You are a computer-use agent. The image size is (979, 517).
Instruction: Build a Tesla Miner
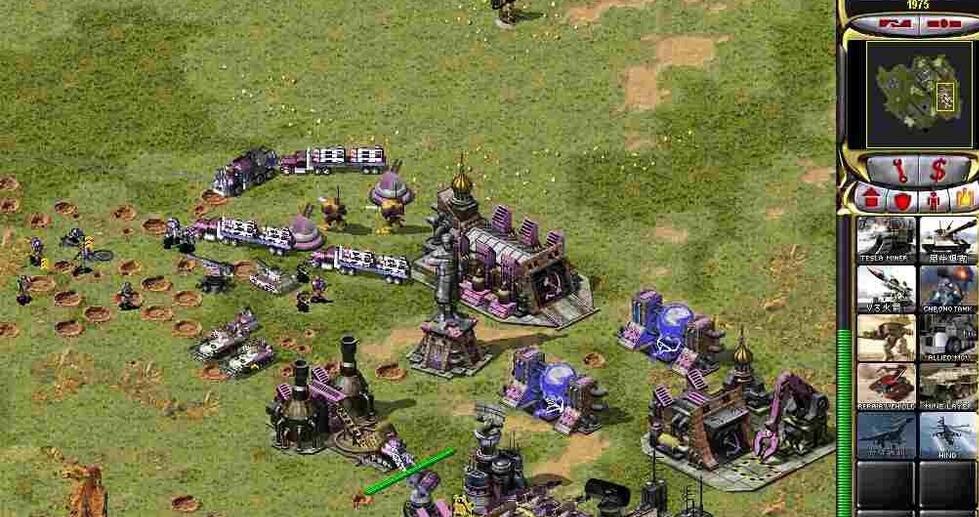pos(886,239)
